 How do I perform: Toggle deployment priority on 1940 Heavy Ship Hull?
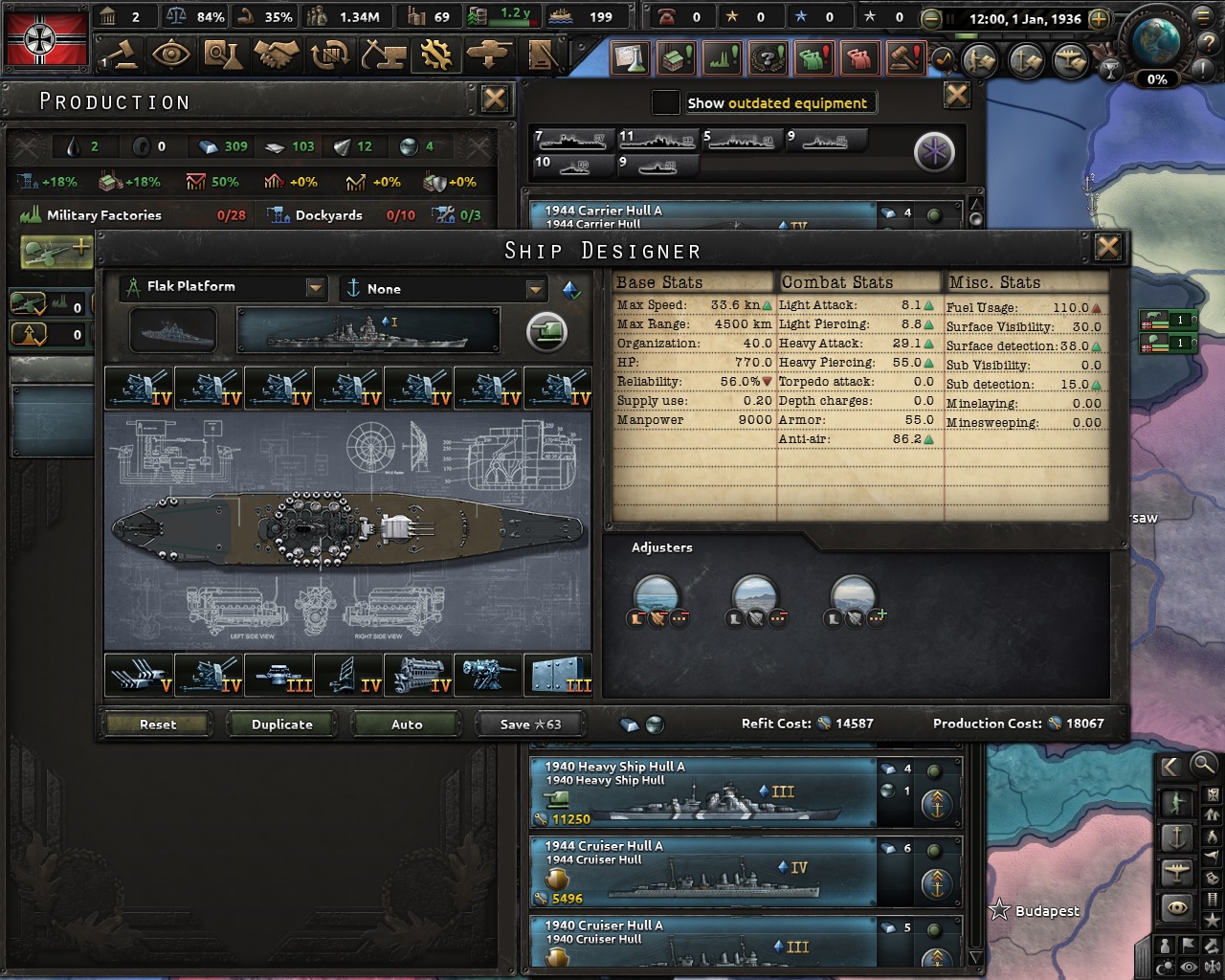point(936,805)
